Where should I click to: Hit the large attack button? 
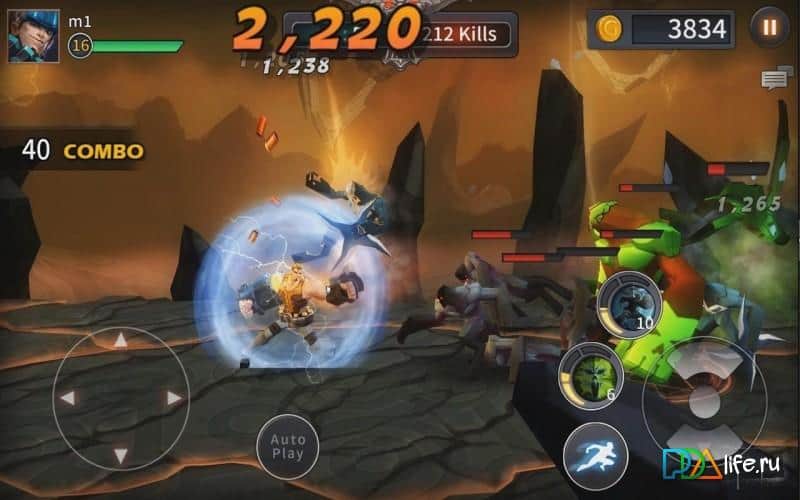tap(703, 400)
